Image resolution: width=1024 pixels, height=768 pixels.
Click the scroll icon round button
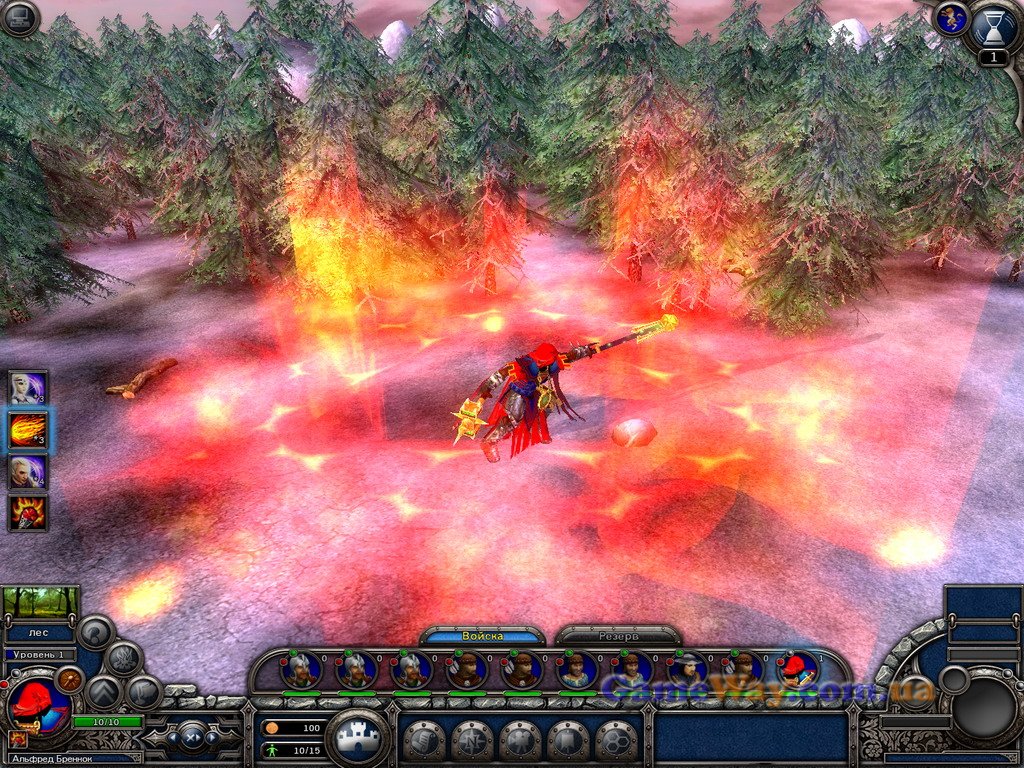point(423,741)
